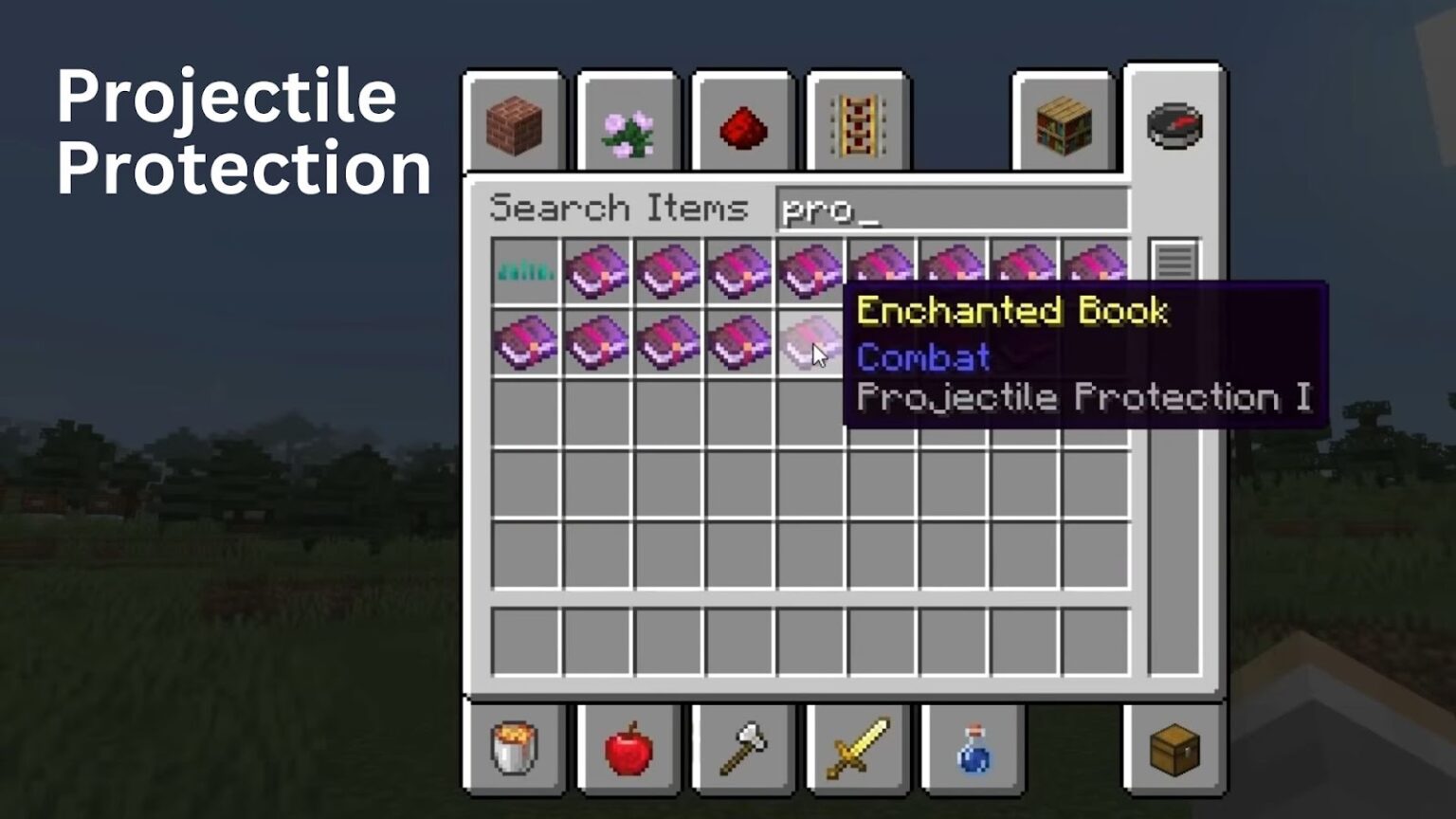The height and width of the screenshot is (819, 1456).
Task: Click the activator rail category icon
Action: 858,124
